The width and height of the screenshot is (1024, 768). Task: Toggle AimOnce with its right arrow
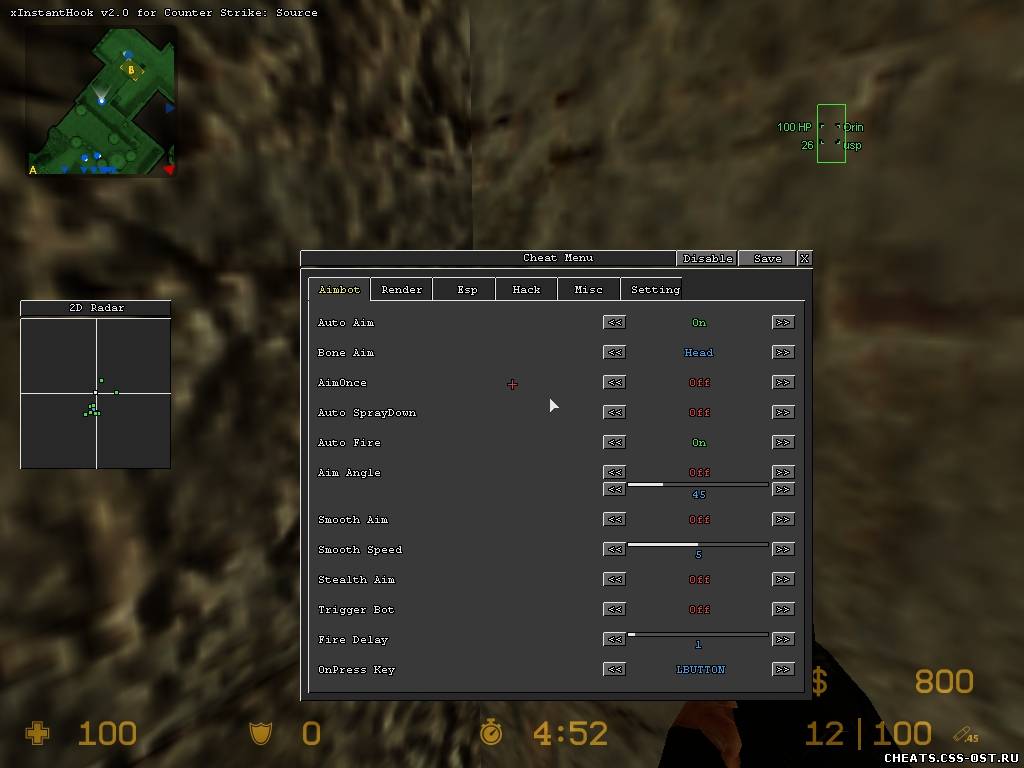783,382
